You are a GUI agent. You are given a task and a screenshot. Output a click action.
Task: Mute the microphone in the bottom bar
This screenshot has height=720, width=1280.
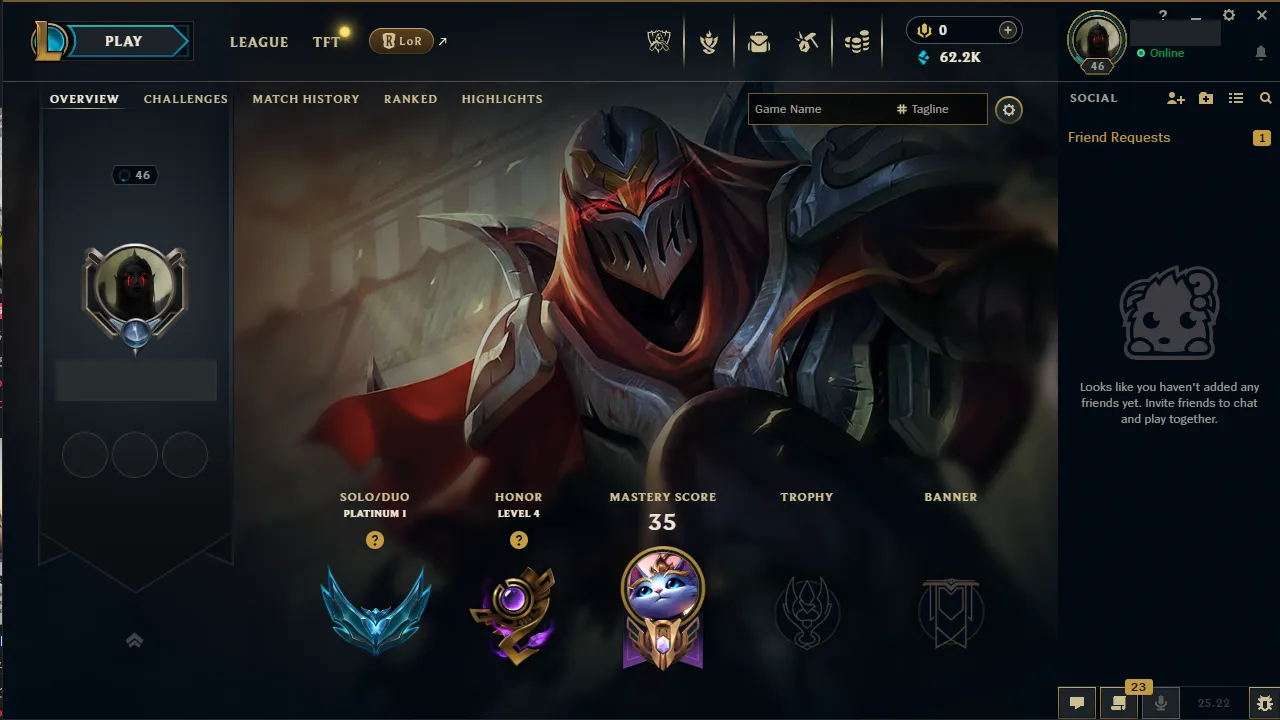pyautogui.click(x=1161, y=703)
